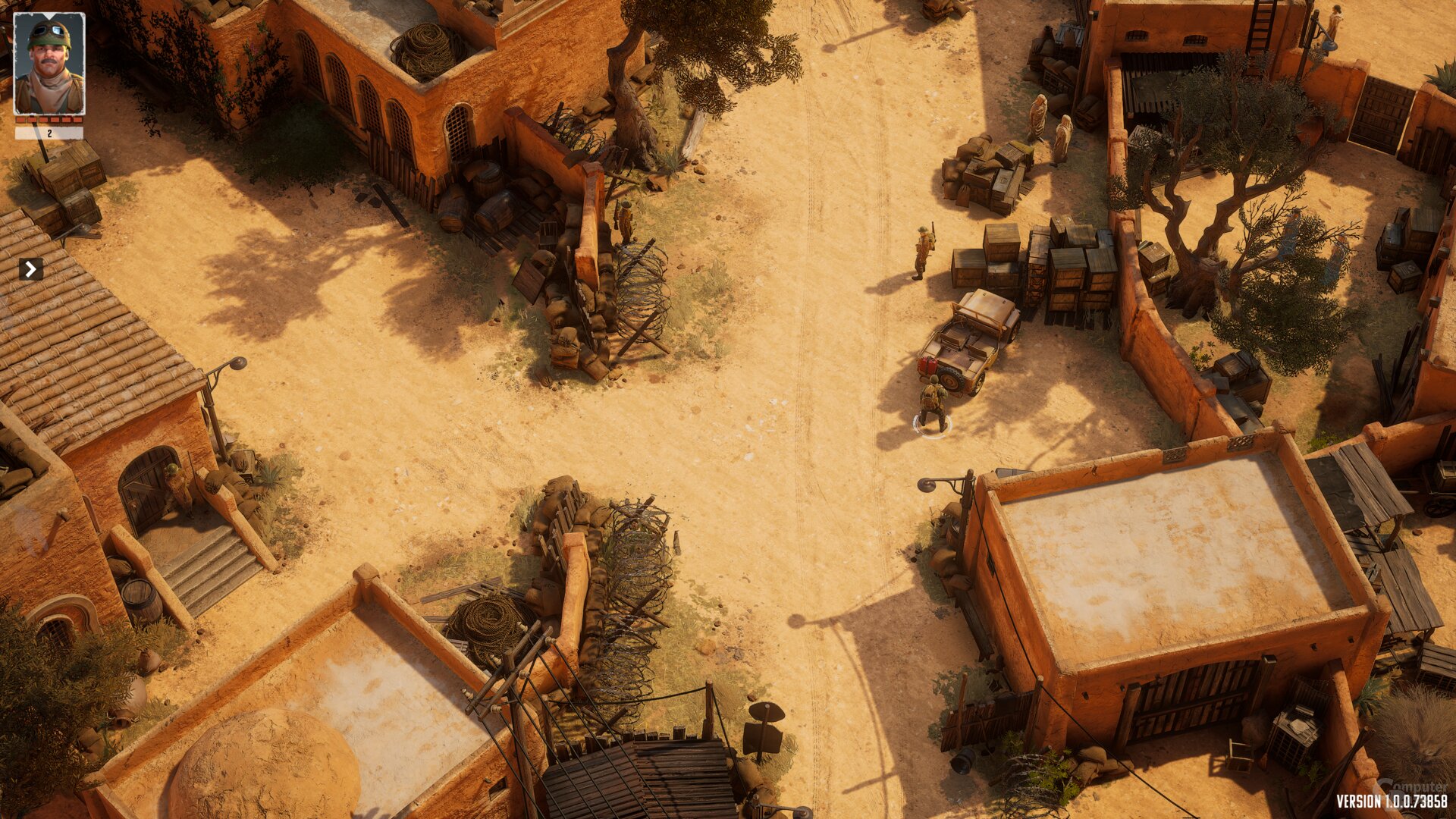
Task: Click the red fuel canister on the jeep's hood
Action: point(928,364)
